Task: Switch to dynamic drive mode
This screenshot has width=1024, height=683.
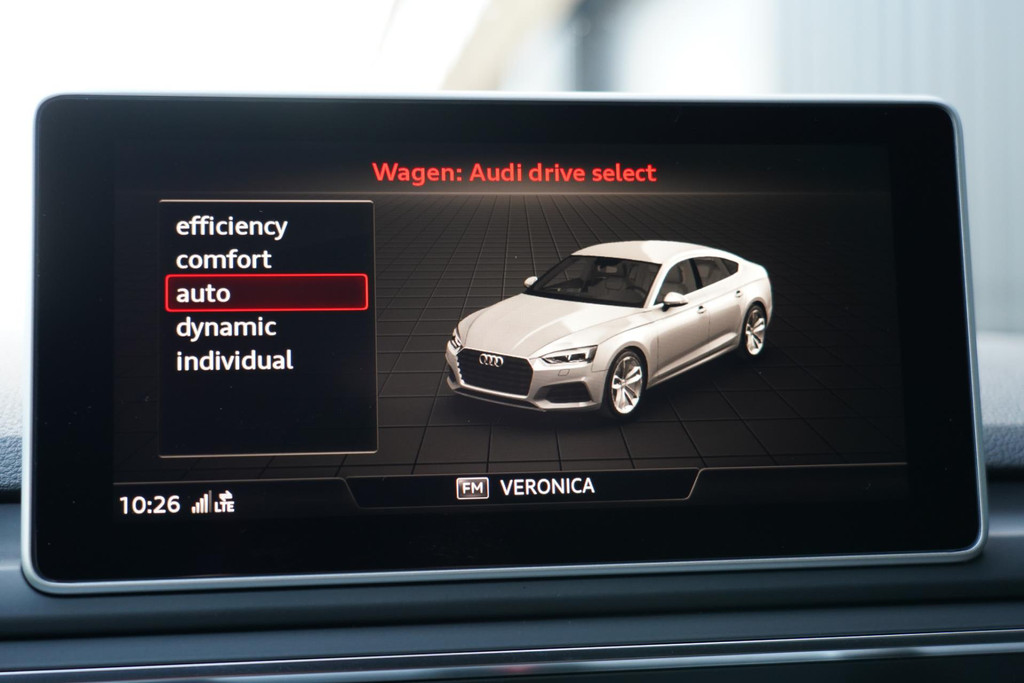Action: (x=226, y=327)
